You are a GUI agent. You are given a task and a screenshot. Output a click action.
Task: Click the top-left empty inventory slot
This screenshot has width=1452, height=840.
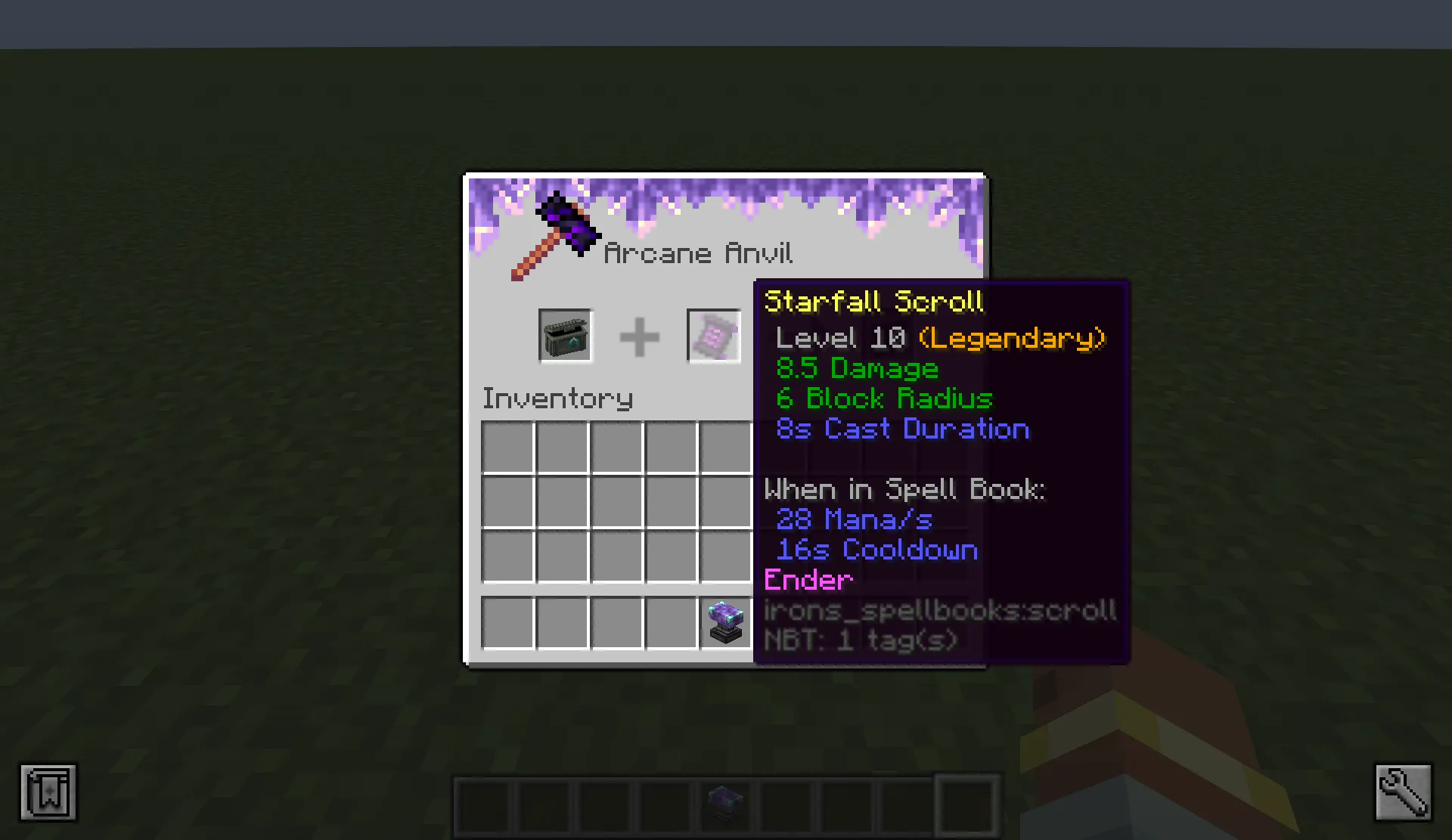point(507,448)
